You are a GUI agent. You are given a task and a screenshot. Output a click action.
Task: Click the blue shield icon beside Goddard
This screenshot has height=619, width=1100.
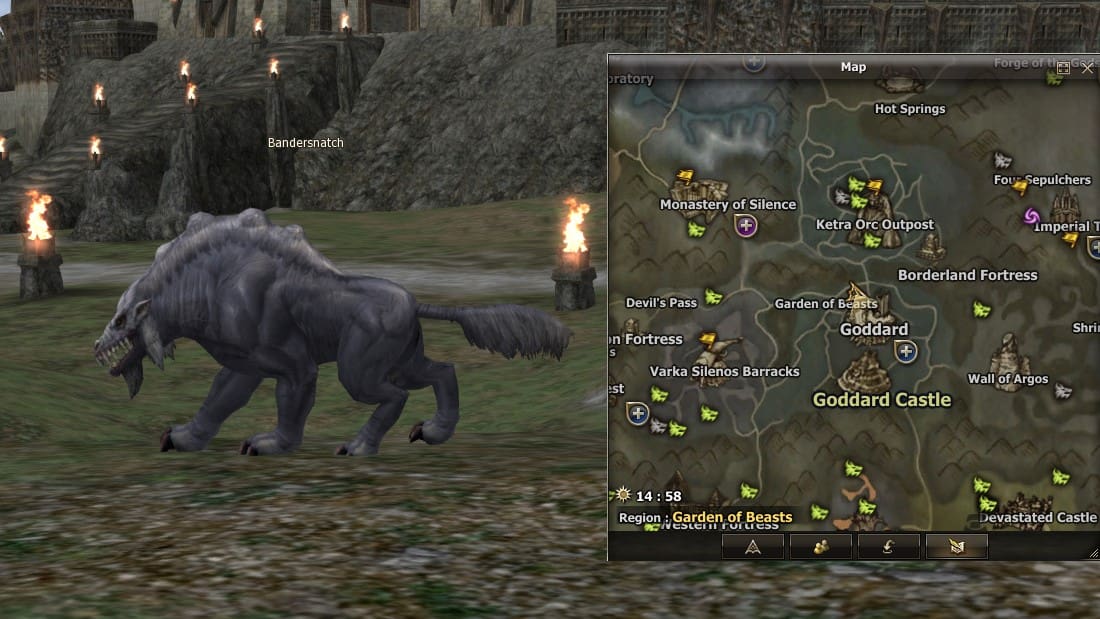906,351
